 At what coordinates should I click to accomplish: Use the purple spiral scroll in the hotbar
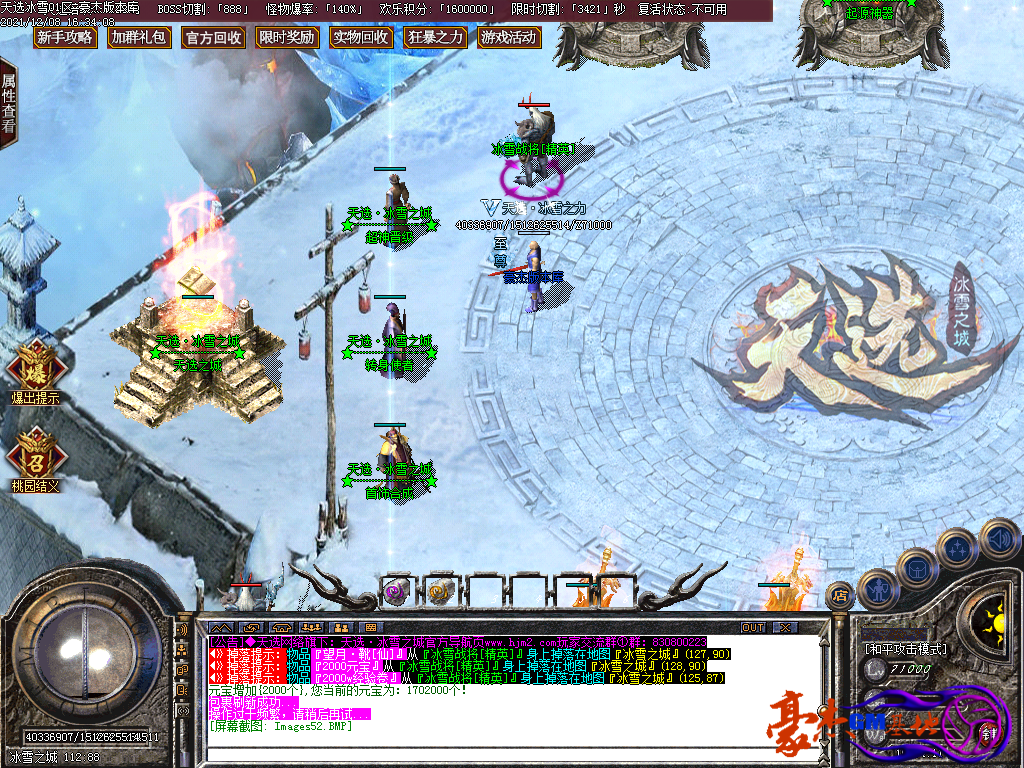[396, 592]
